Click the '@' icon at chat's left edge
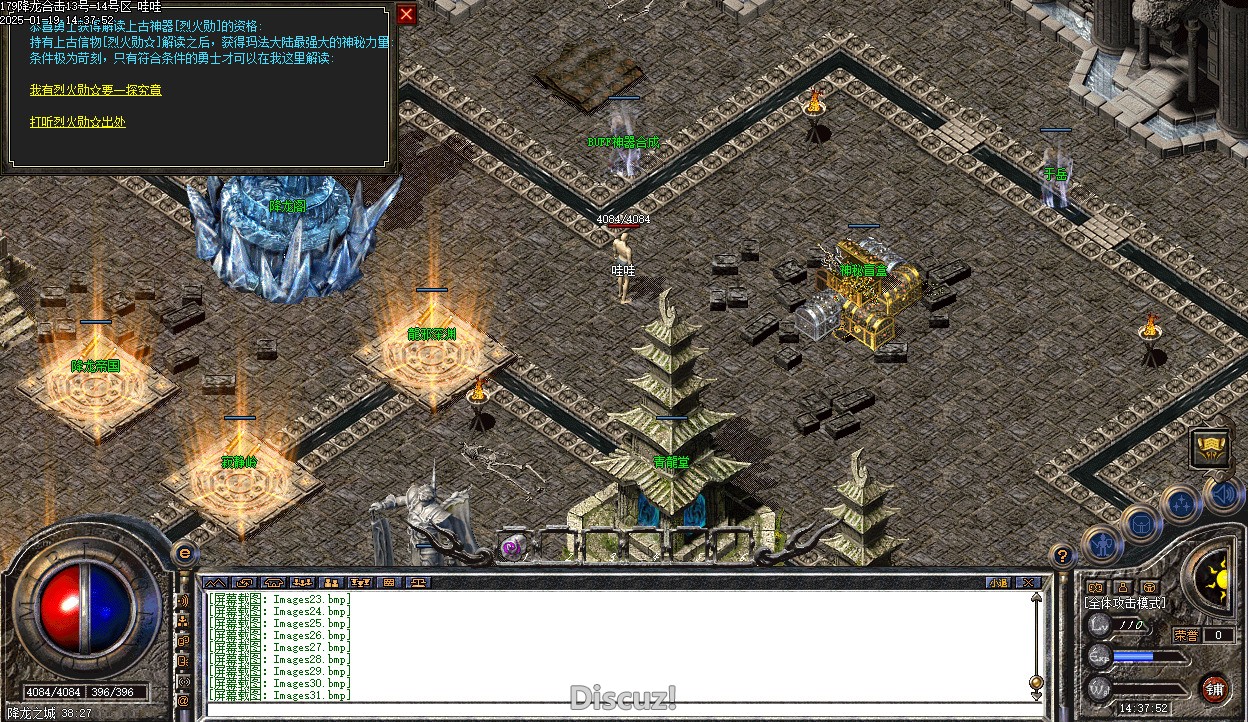Viewport: 1248px width, 722px height. (183, 701)
